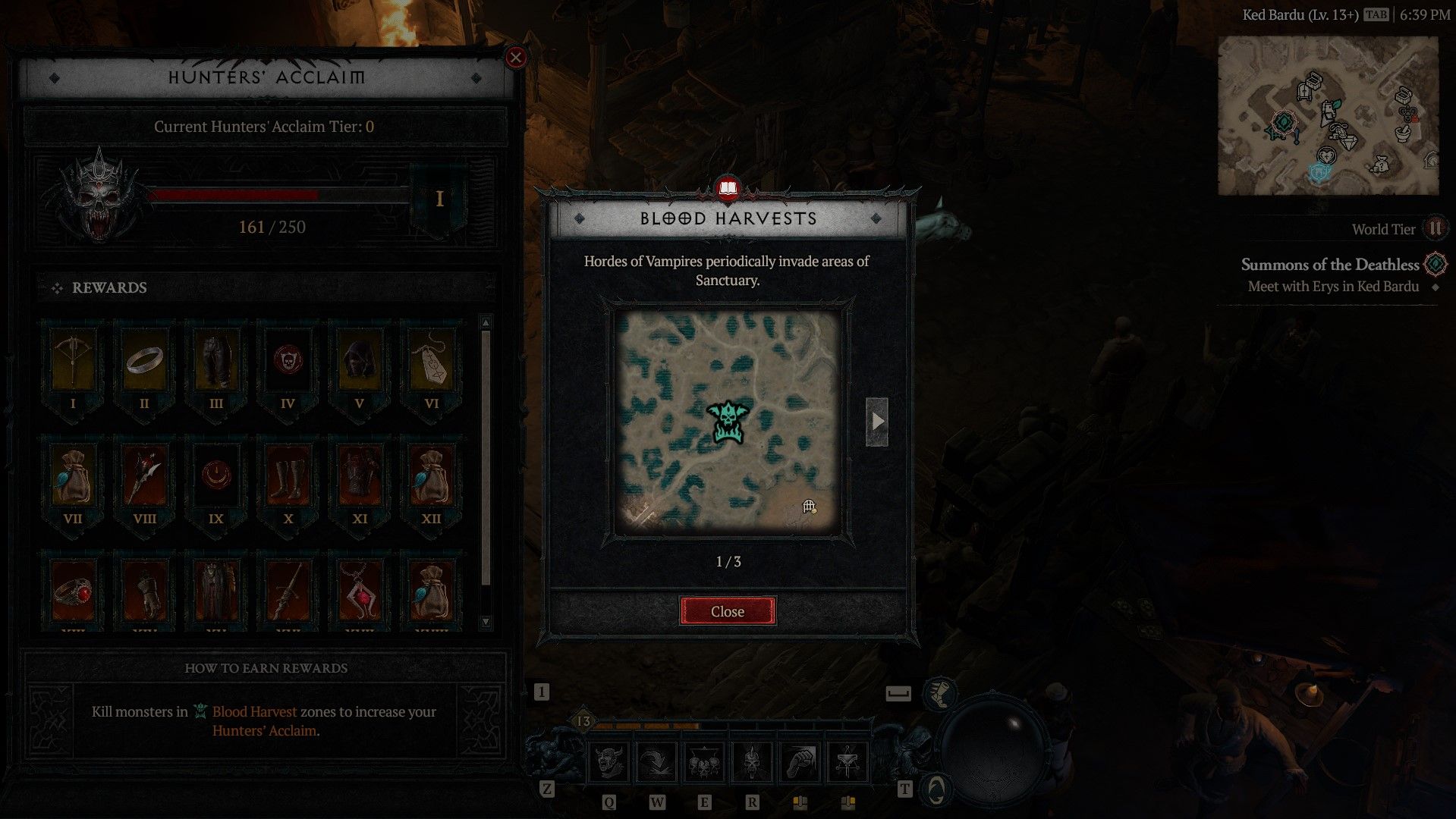This screenshot has width=1456, height=819.
Task: Click the fist strike skill on the hotbar
Action: point(799,762)
